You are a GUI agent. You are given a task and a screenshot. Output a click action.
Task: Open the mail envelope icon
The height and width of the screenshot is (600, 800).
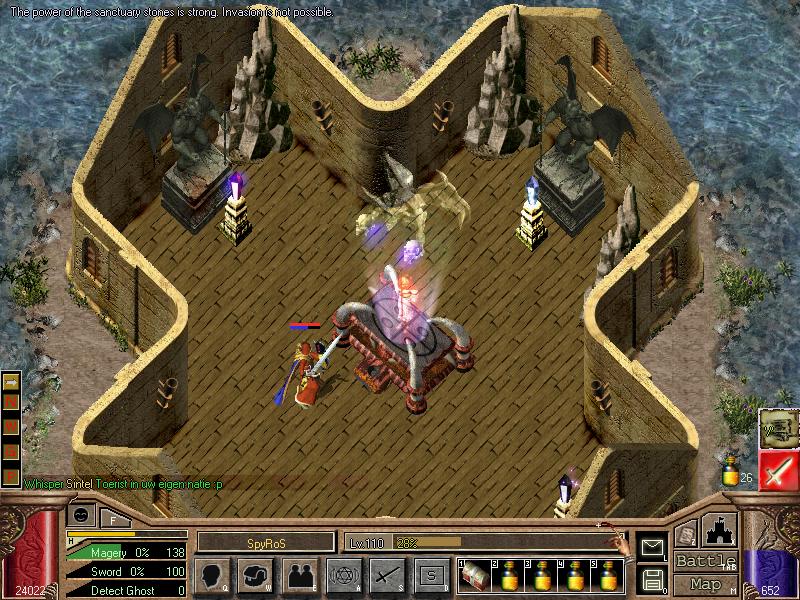(652, 547)
